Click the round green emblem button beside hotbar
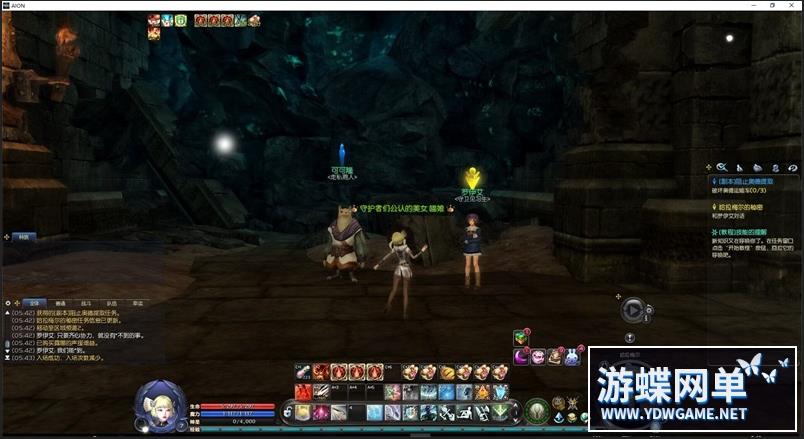This screenshot has width=804, height=439. click(x=537, y=411)
